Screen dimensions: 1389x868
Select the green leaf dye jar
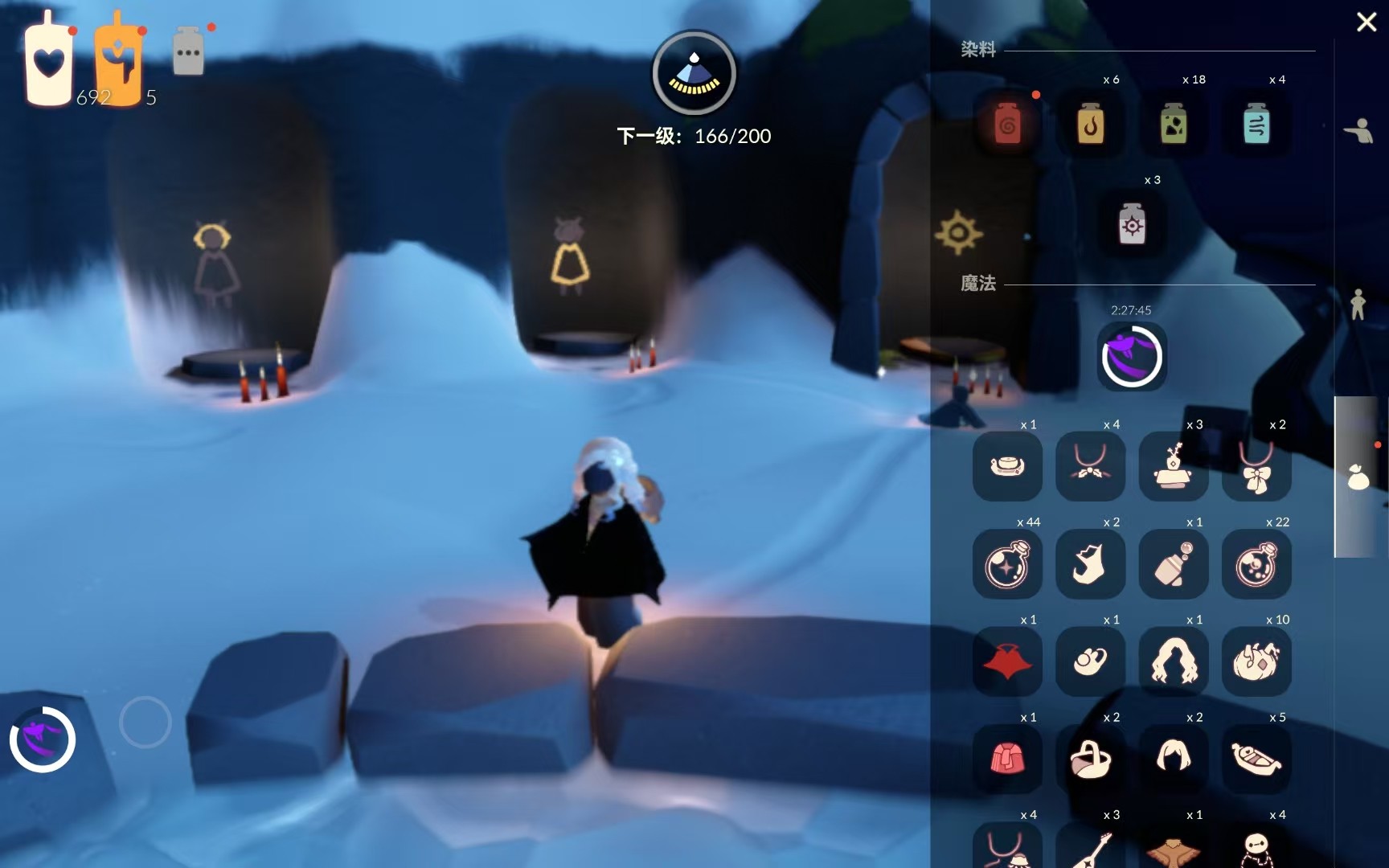click(1174, 125)
